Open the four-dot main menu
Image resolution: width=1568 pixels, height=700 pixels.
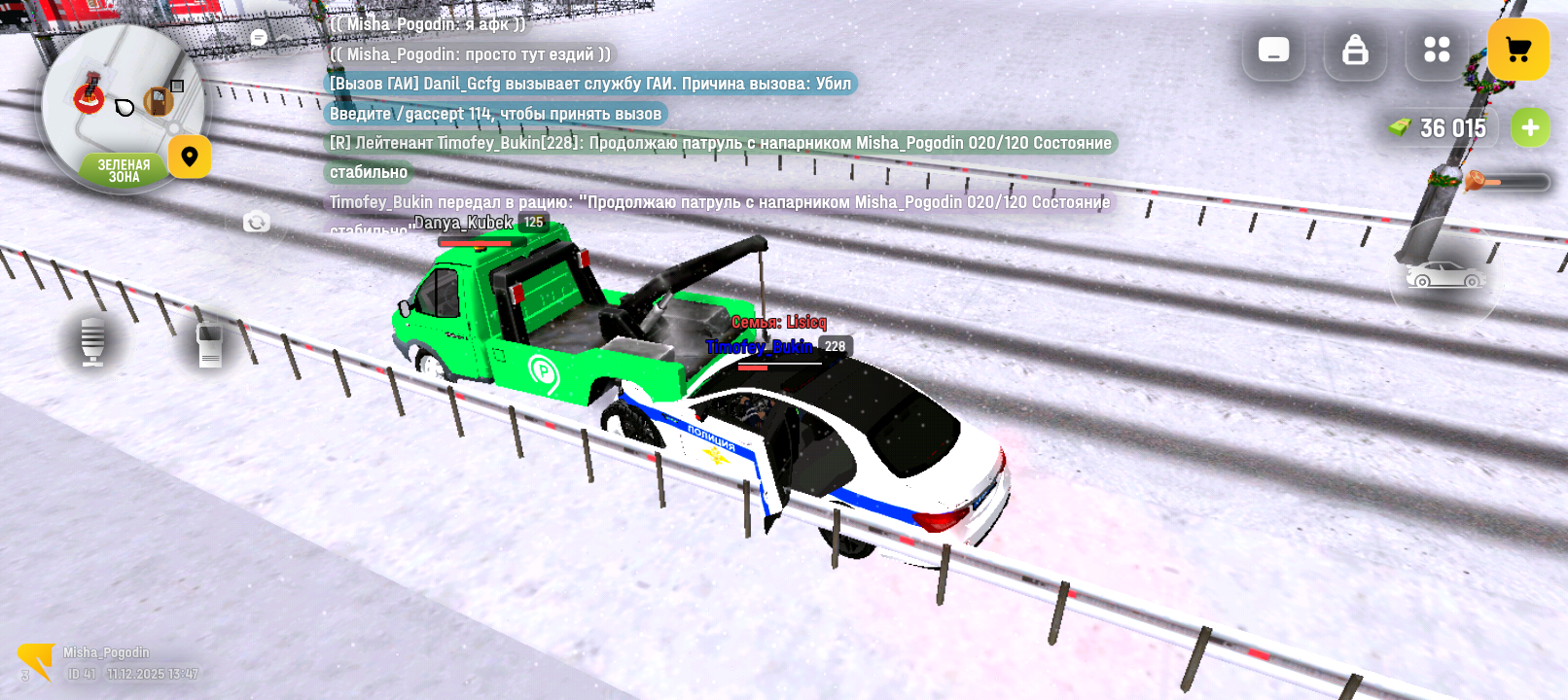pyautogui.click(x=1437, y=50)
